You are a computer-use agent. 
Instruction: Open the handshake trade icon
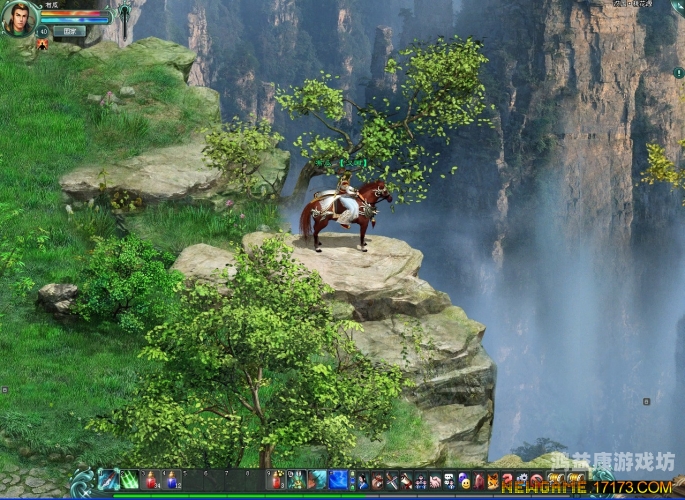[435, 481]
